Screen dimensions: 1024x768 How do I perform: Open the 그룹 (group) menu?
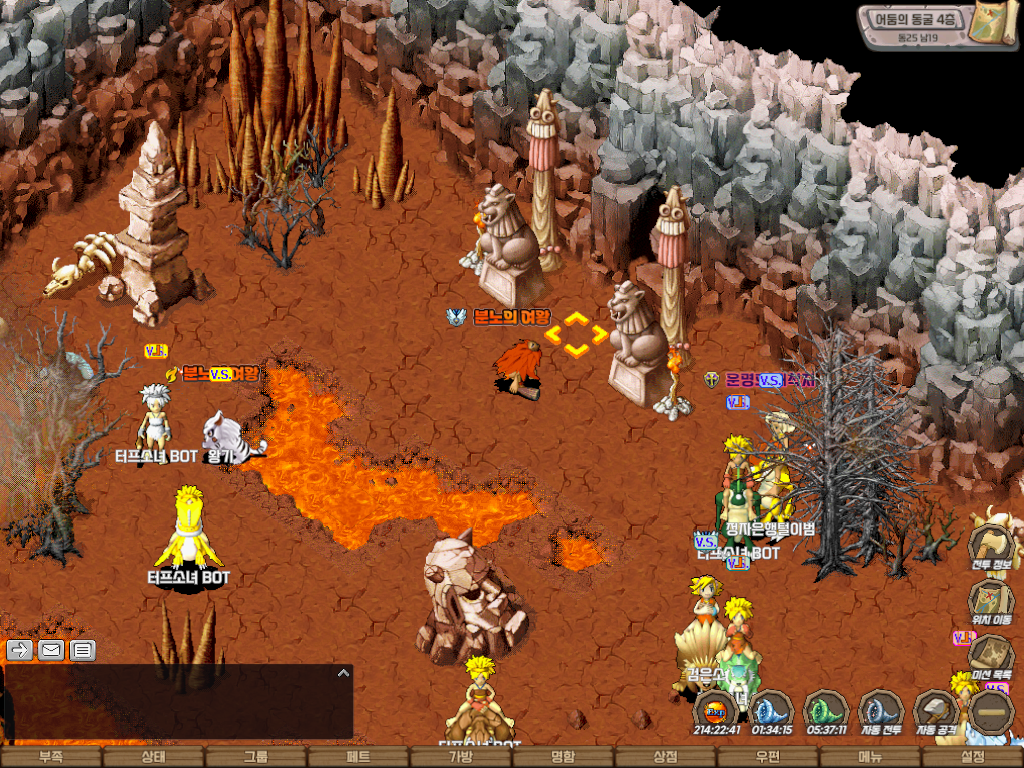click(256, 758)
